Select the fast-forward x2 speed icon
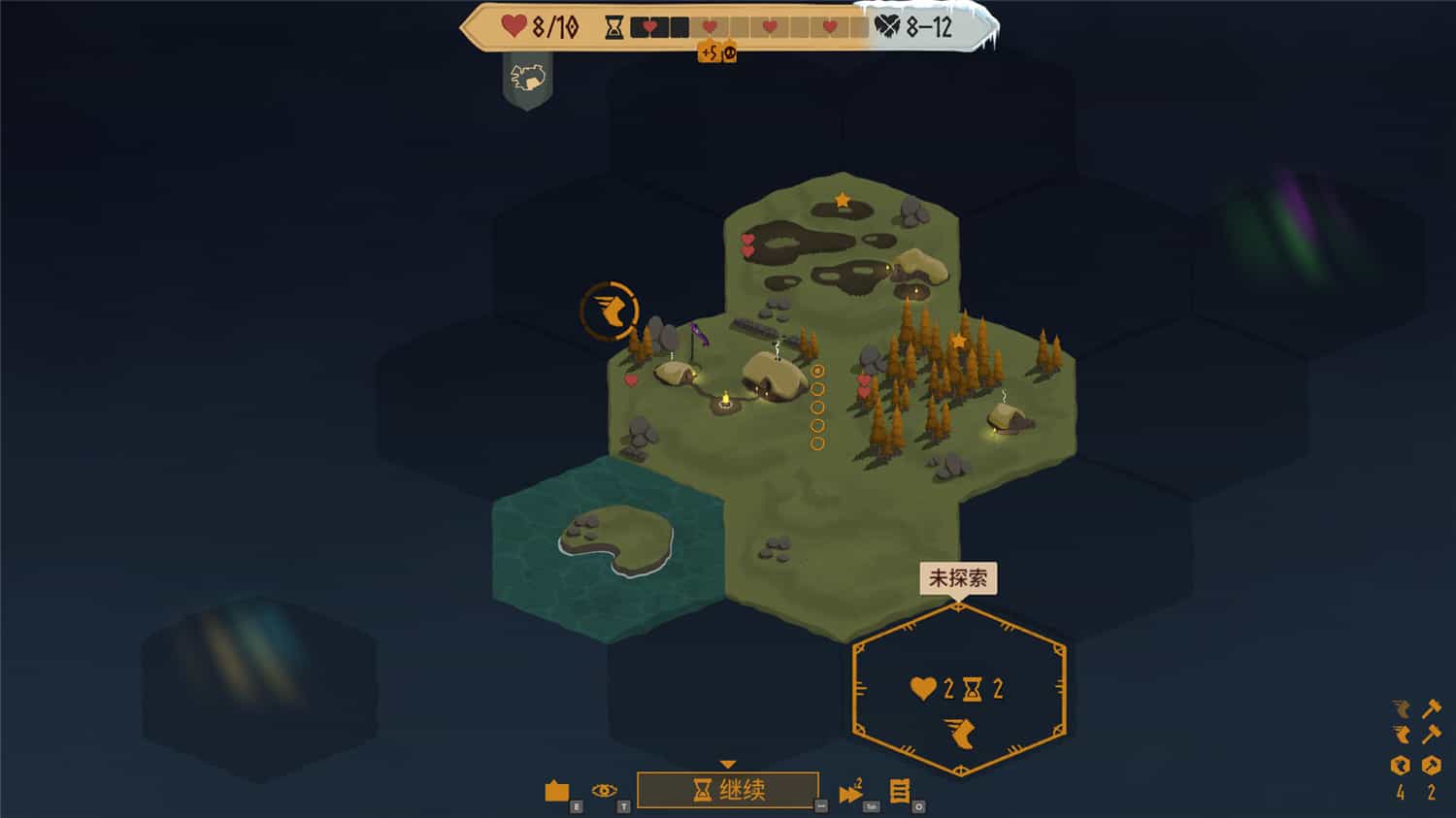Viewport: 1456px width, 818px height. pos(852,793)
